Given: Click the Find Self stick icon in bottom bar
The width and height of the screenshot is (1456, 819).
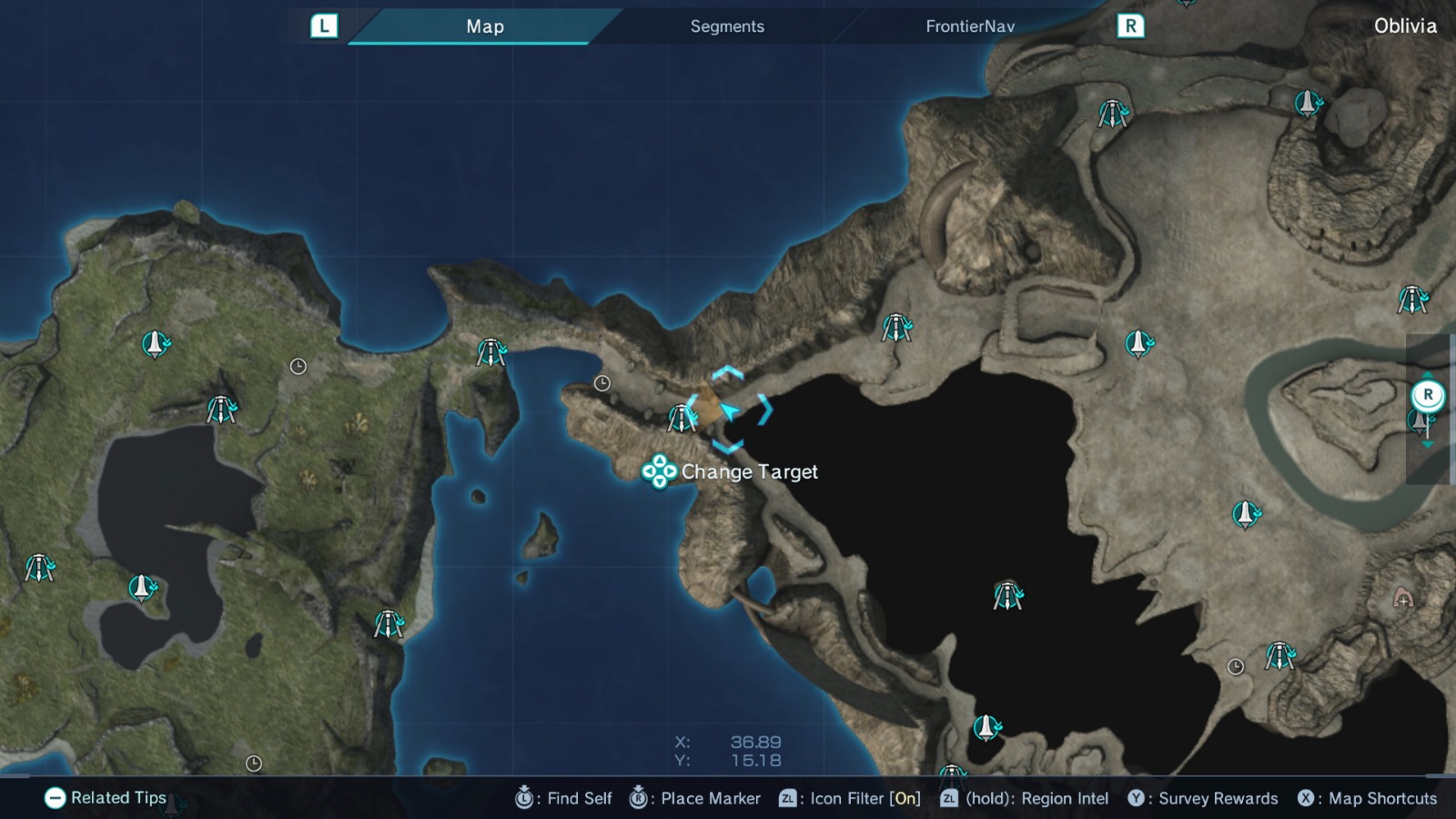Looking at the screenshot, I should 524,798.
